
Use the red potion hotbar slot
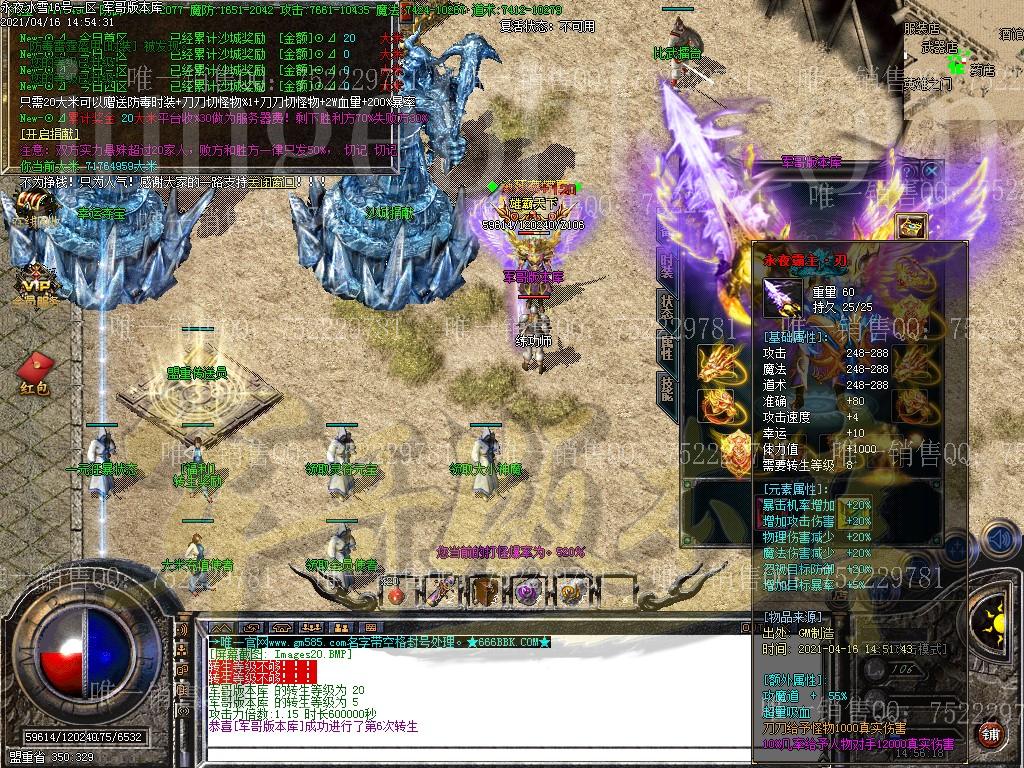point(397,594)
